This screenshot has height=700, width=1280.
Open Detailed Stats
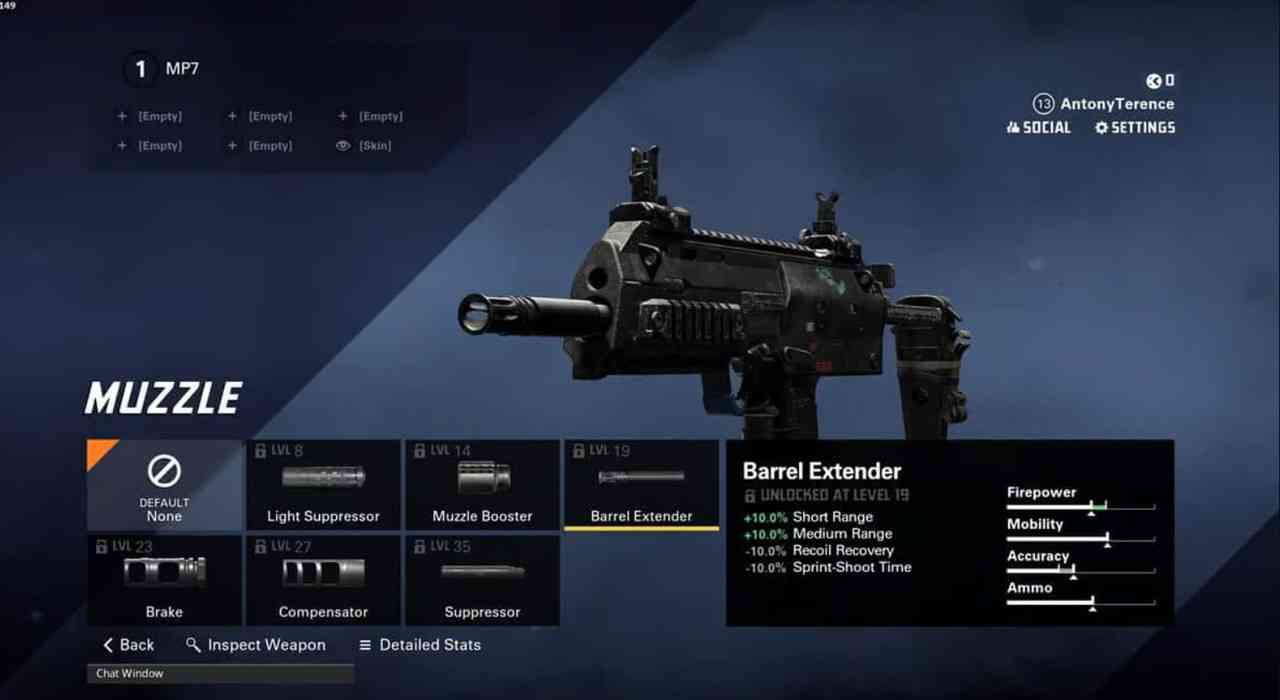pyautogui.click(x=420, y=645)
